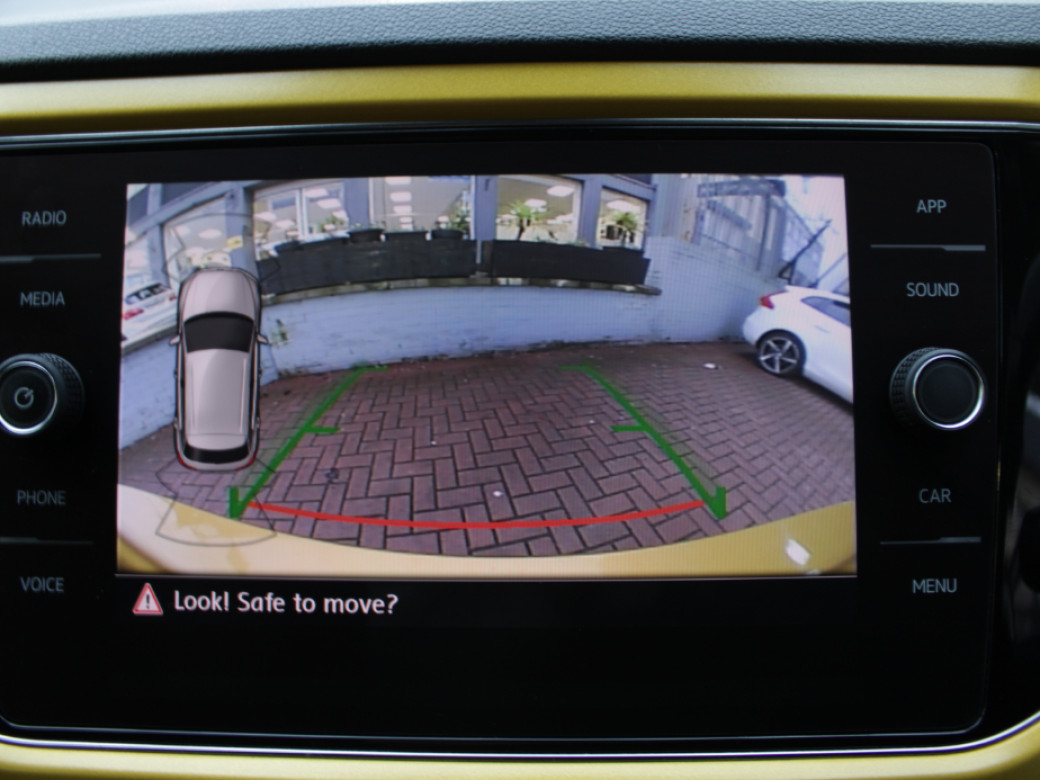Screen dimensions: 1040x780
Task: Activate VOICE control
Action: coord(42,585)
